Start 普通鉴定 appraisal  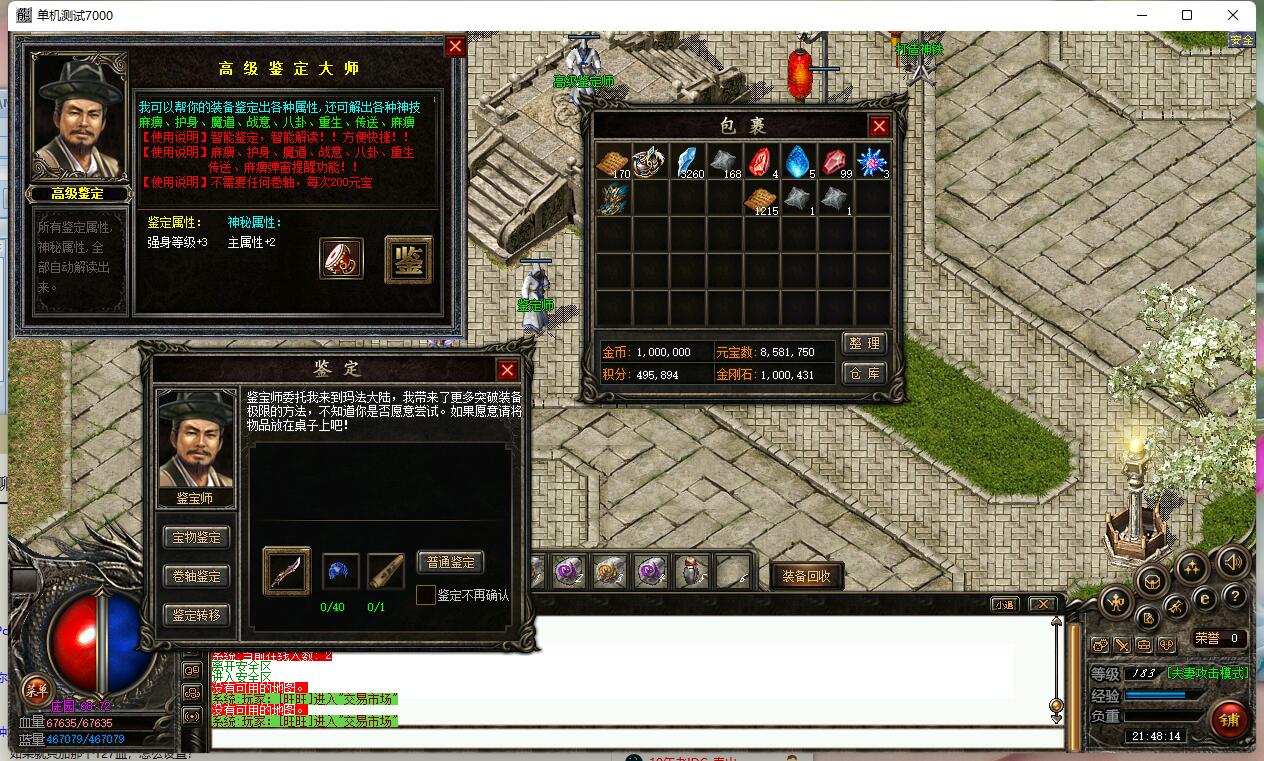pyautogui.click(x=450, y=562)
